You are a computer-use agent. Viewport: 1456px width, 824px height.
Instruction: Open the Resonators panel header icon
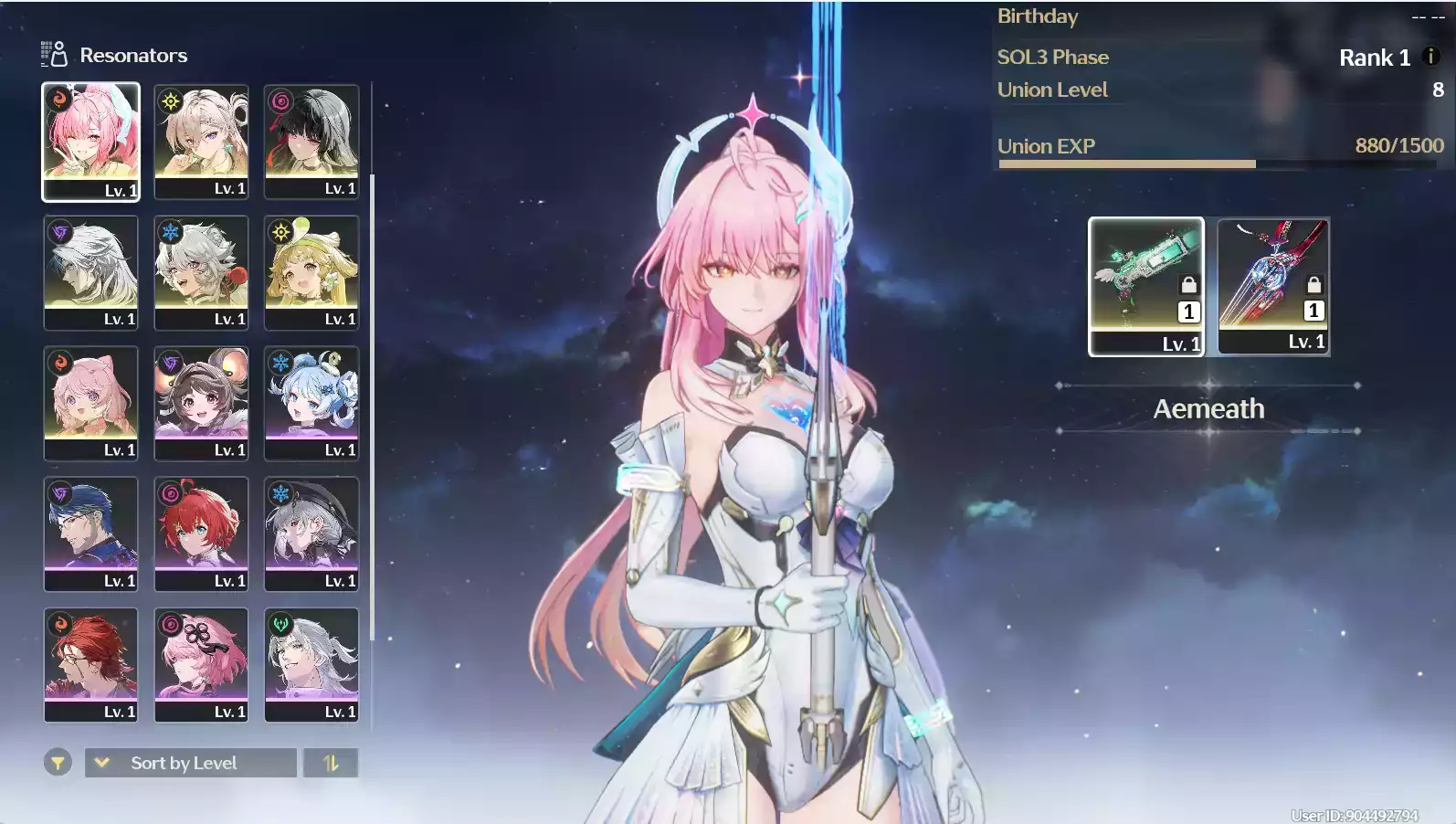(52, 54)
